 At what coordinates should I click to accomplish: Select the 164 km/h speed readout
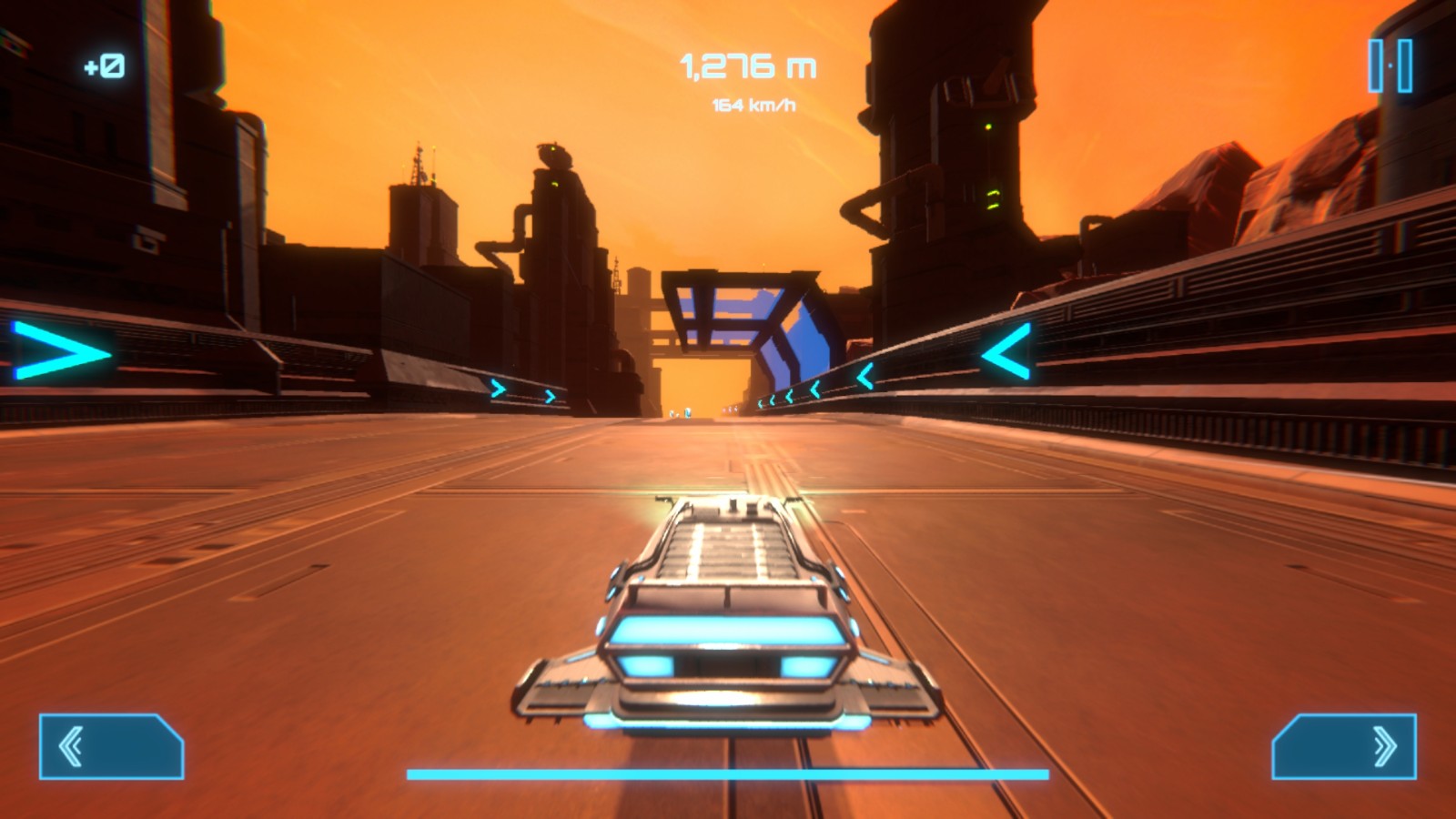pyautogui.click(x=752, y=105)
